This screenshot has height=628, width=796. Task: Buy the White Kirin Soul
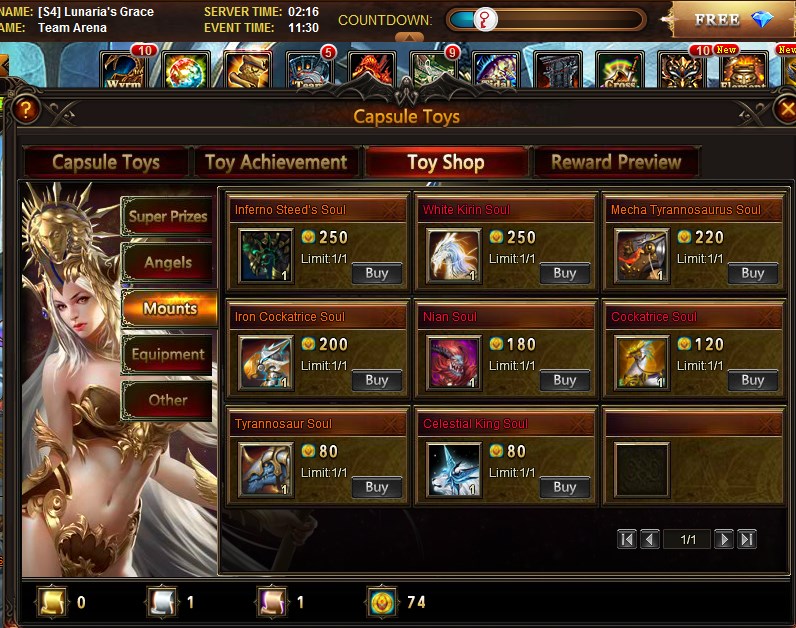565,273
